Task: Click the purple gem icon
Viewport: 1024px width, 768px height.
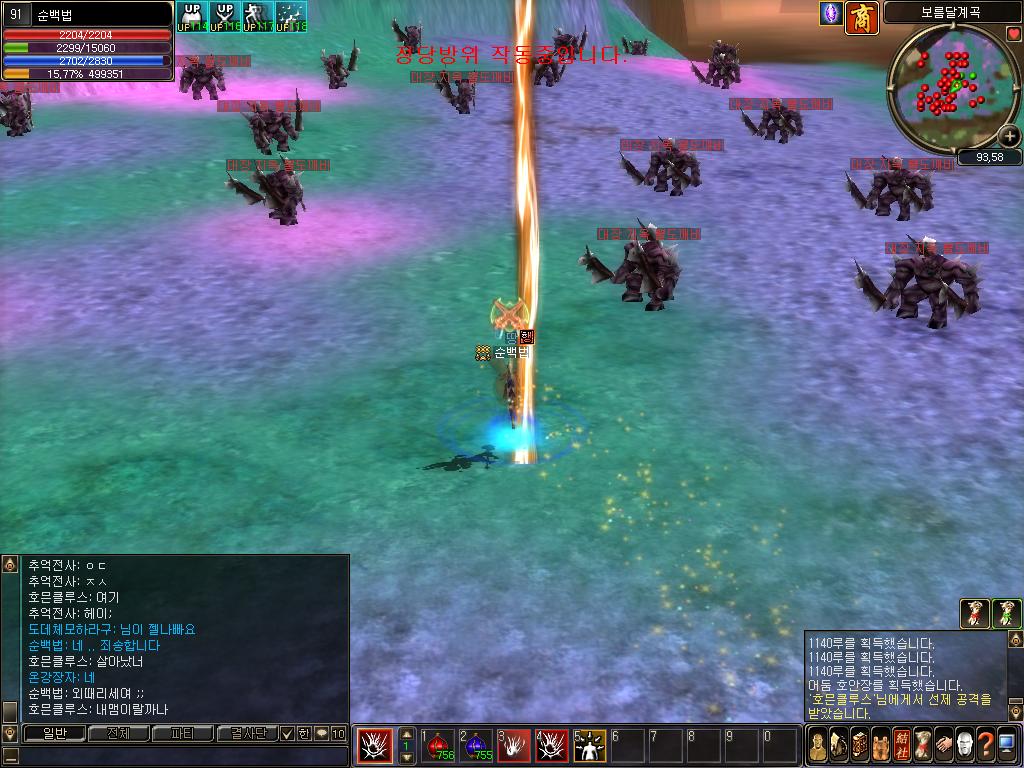Action: coord(830,14)
